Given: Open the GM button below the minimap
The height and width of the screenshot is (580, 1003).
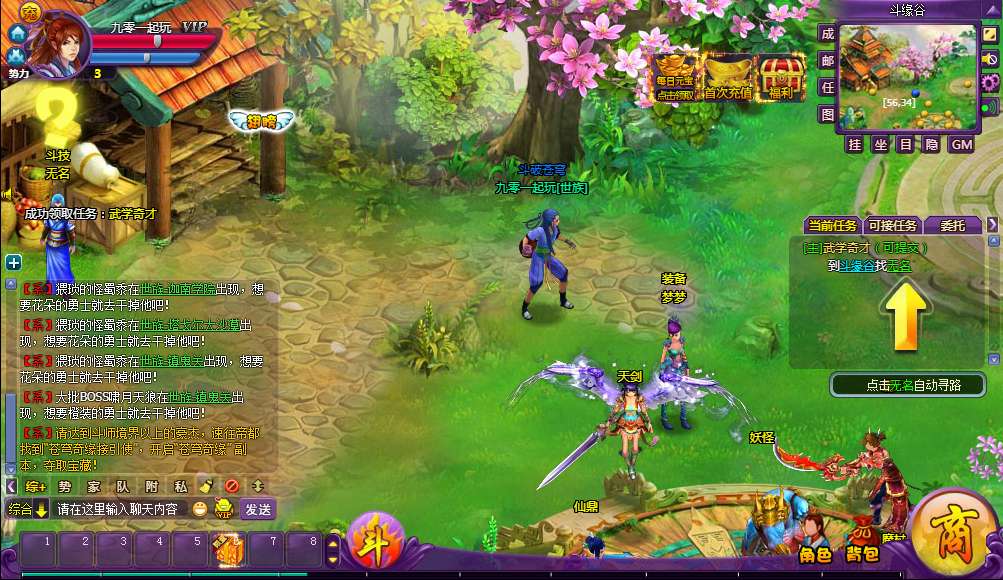Looking at the screenshot, I should 961,145.
